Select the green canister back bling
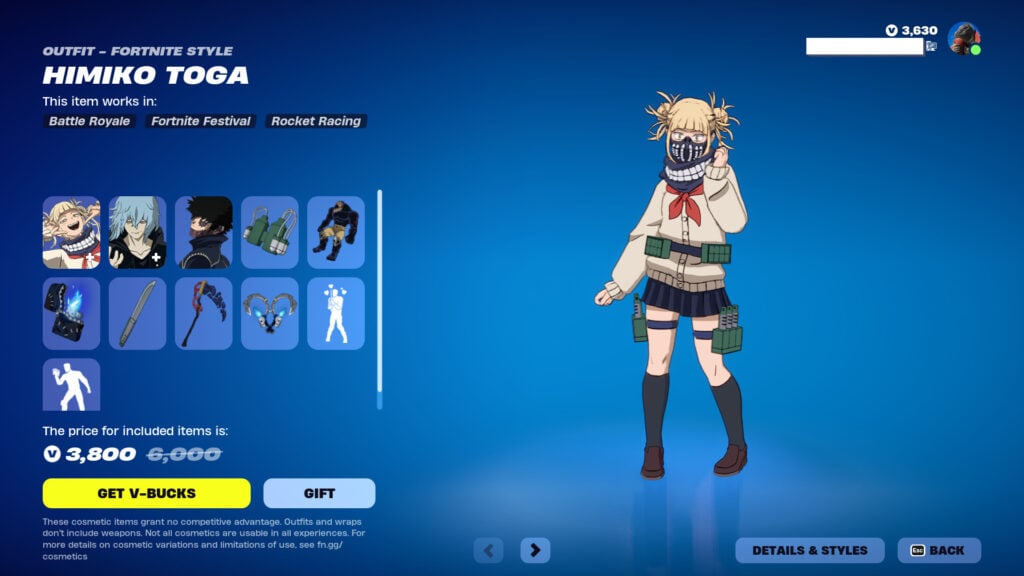1024x576 pixels. [x=270, y=232]
